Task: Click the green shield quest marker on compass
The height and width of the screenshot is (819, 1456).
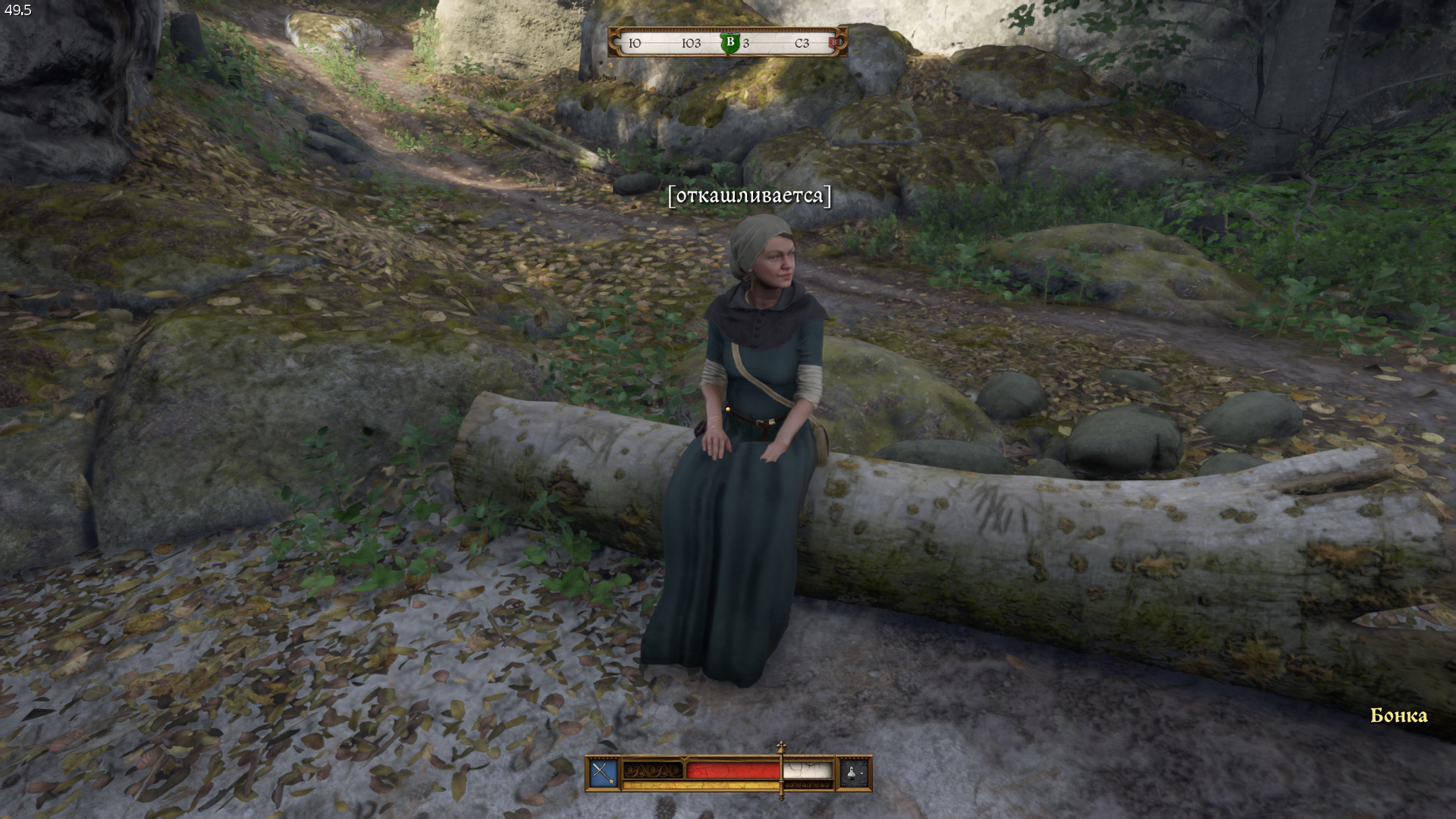Action: (x=730, y=42)
